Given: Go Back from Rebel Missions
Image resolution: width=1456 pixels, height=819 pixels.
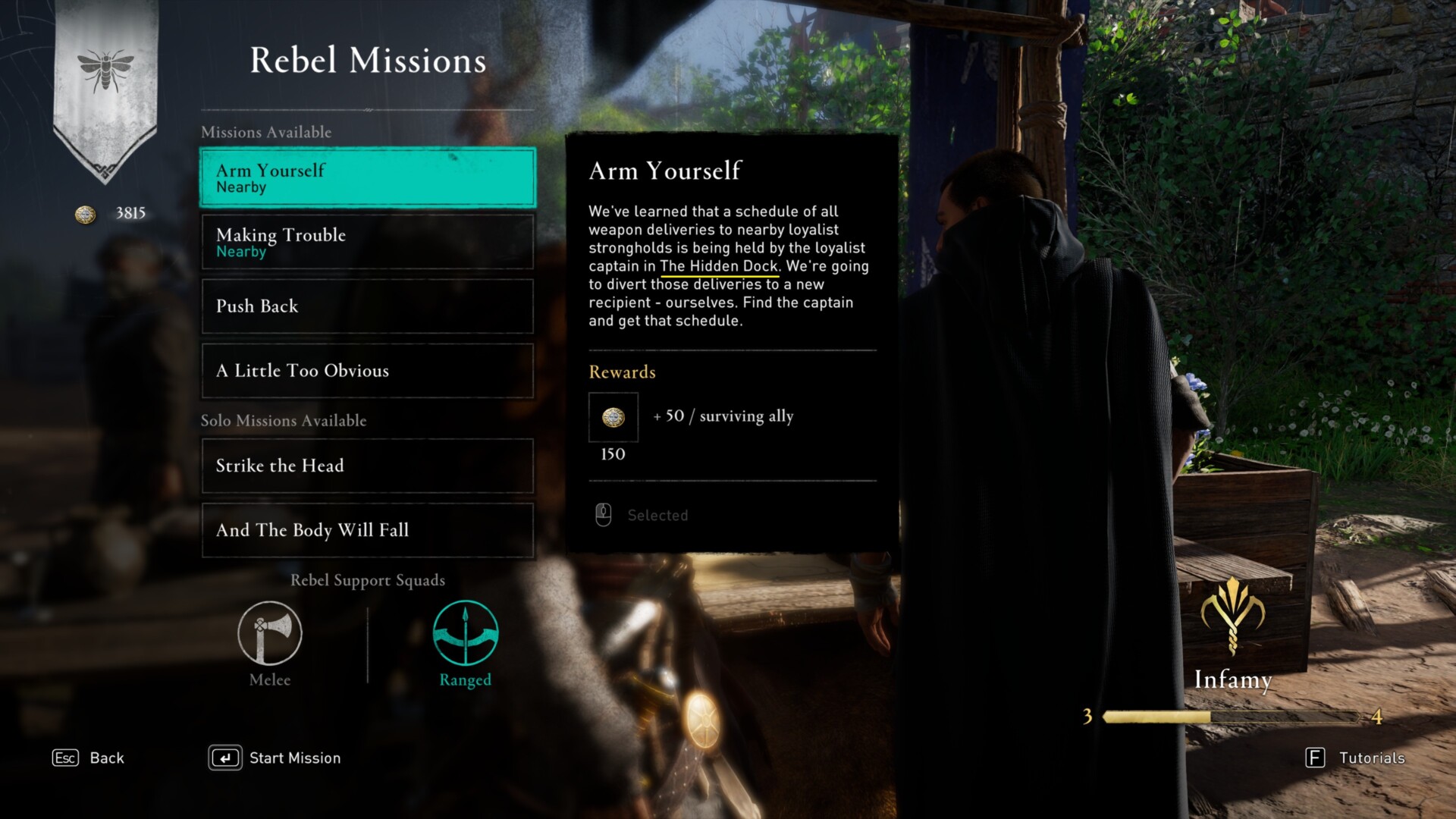Looking at the screenshot, I should [x=88, y=758].
